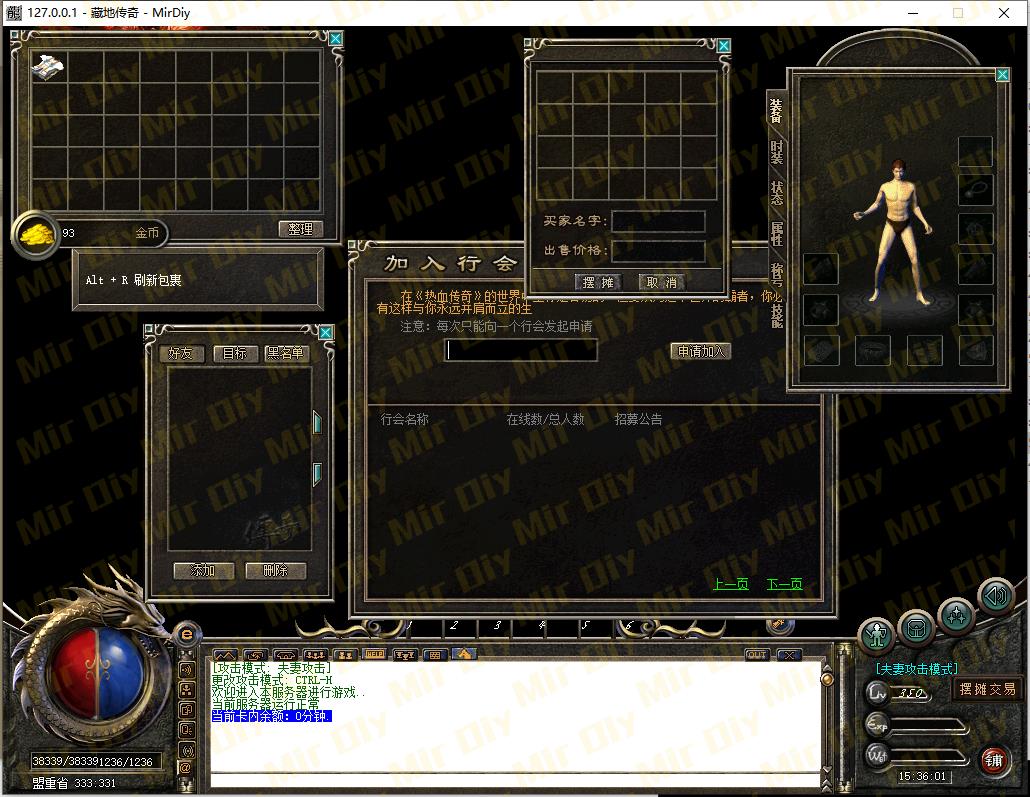1030x797 pixels.
Task: Open the 黑名单 blacklist tab
Action: [x=286, y=353]
